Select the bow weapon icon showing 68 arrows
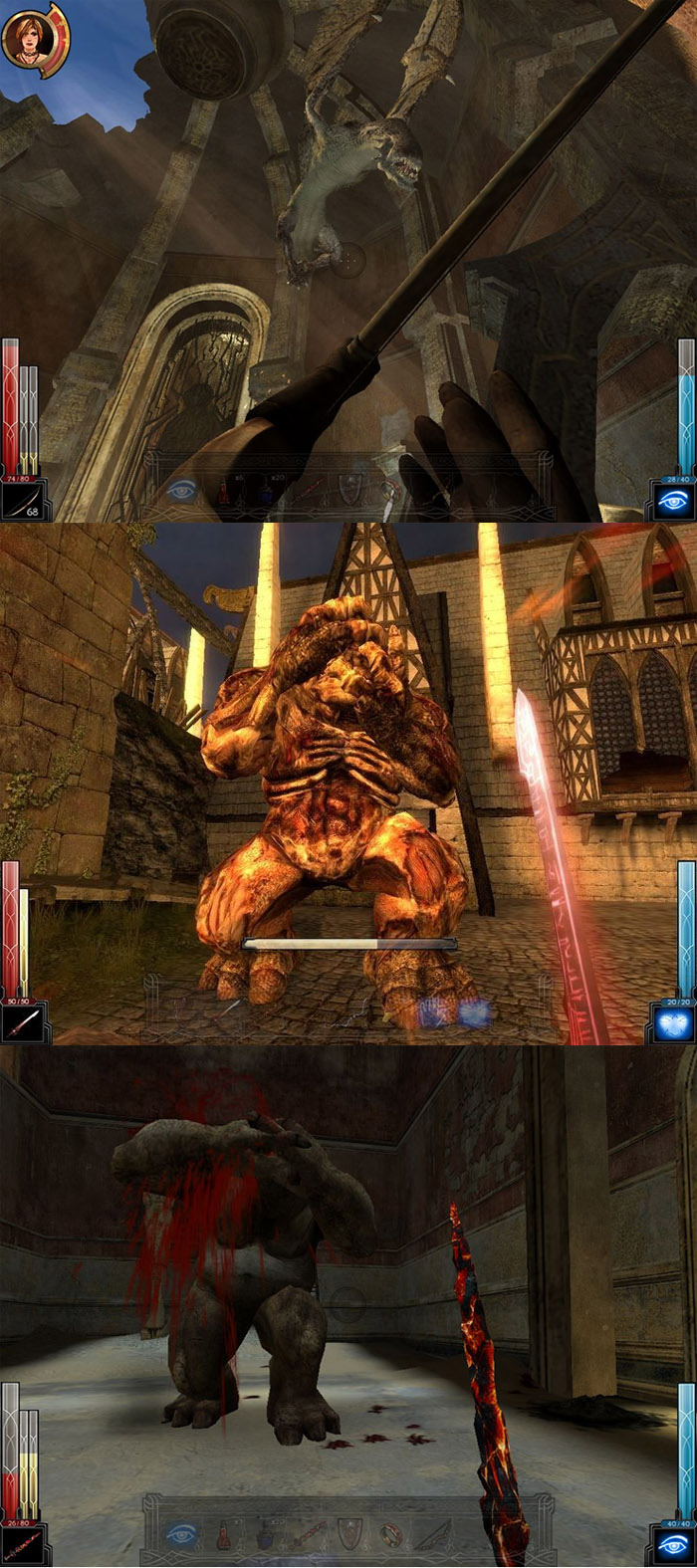 (x=22, y=503)
